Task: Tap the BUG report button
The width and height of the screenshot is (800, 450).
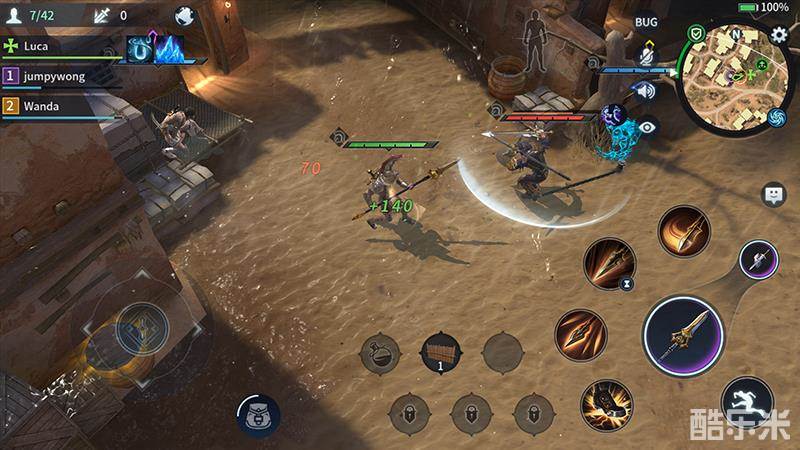Action: [647, 21]
